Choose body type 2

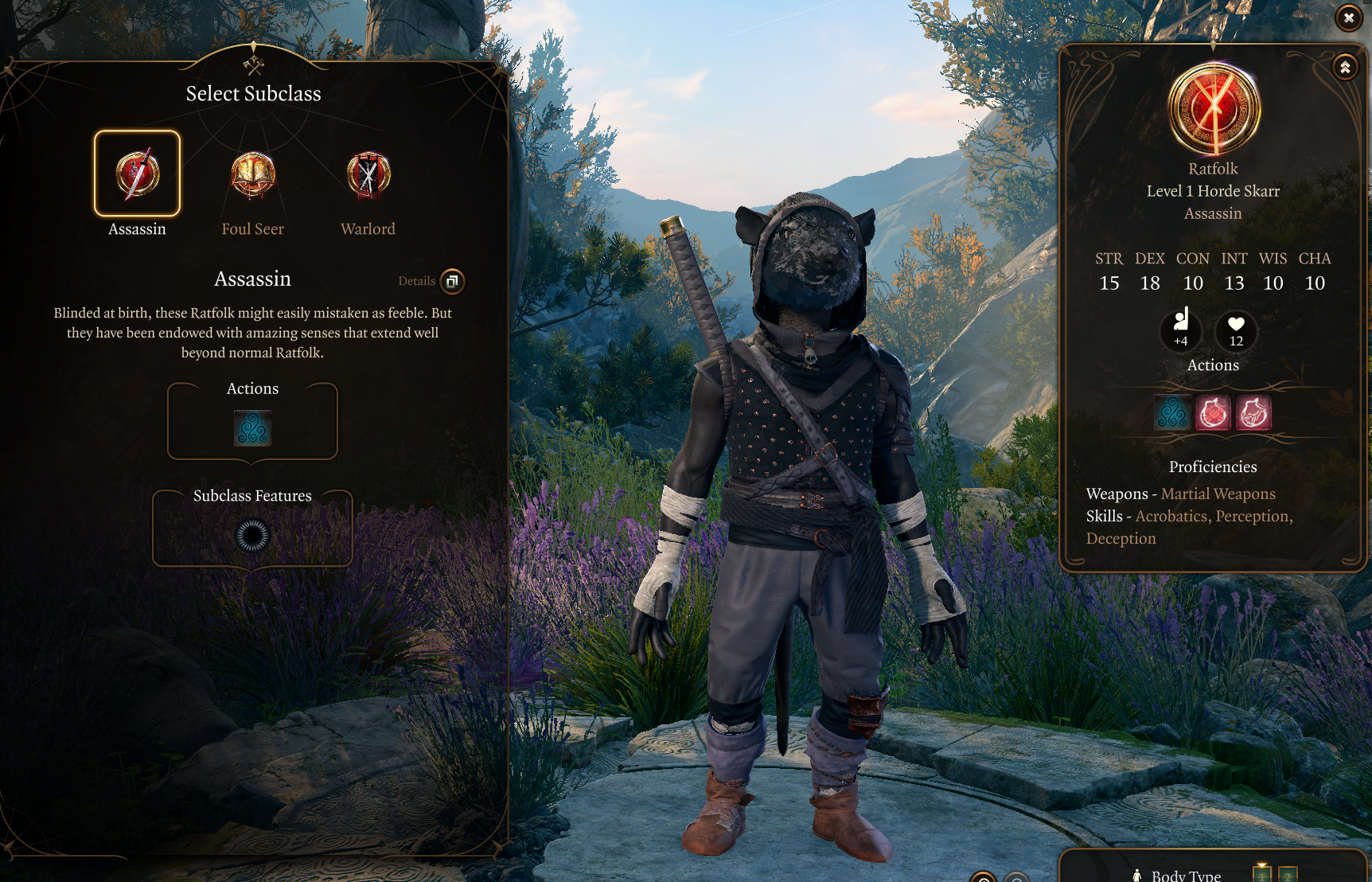(x=1288, y=874)
